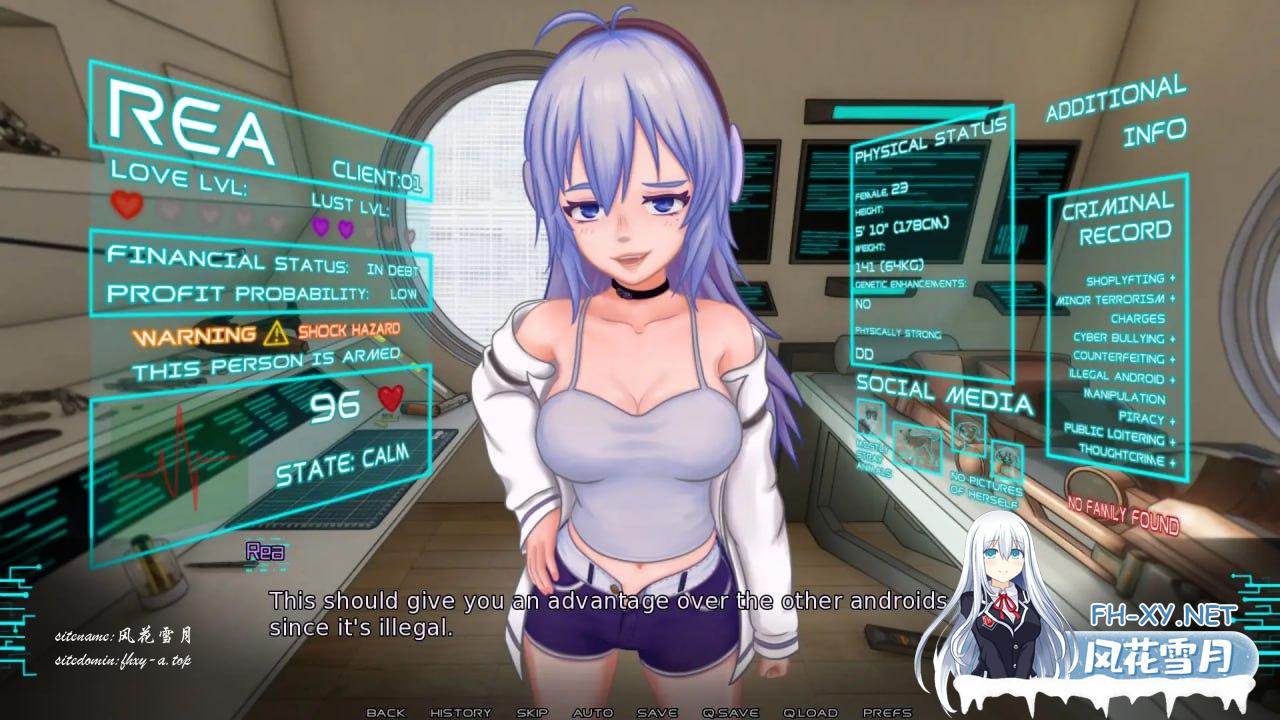Open the PREFS preferences menu
Viewport: 1280px width, 720px height.
pos(887,712)
